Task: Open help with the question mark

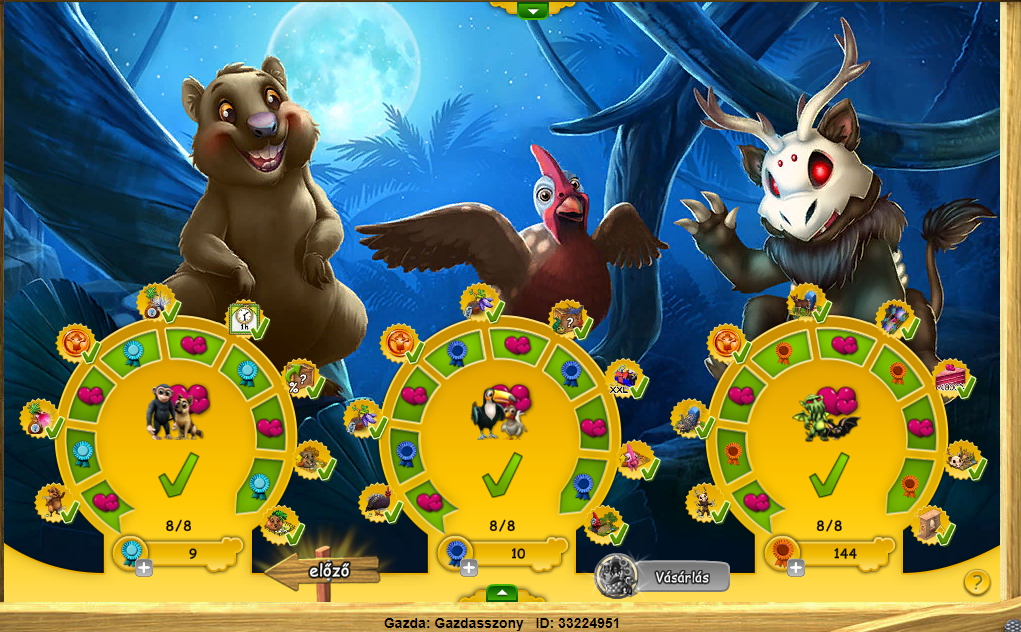Action: point(976,582)
